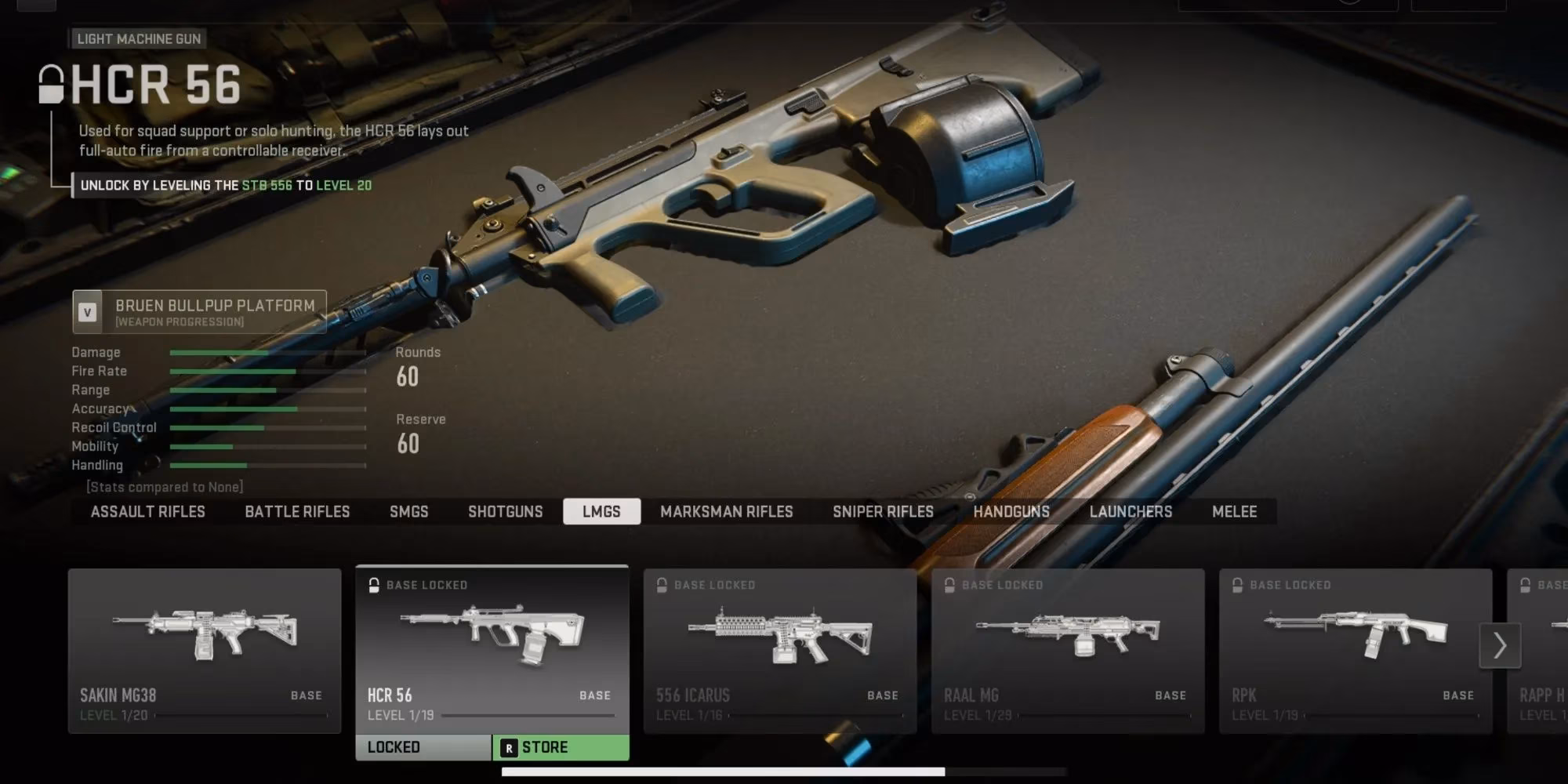Select the Melee weapons tab

coord(1234,512)
